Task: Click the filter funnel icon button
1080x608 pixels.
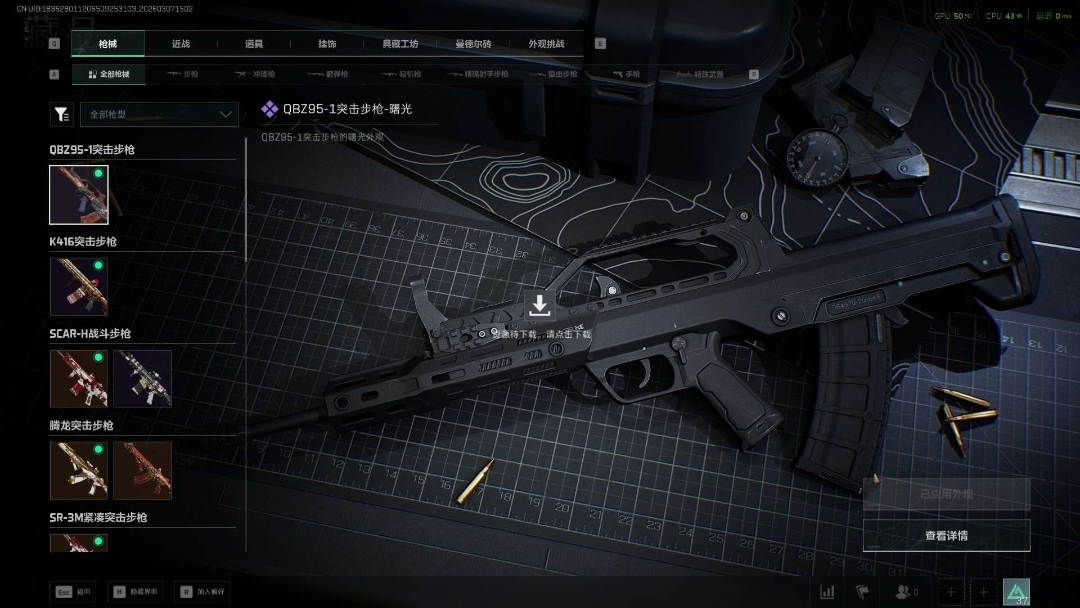Action: click(62, 114)
